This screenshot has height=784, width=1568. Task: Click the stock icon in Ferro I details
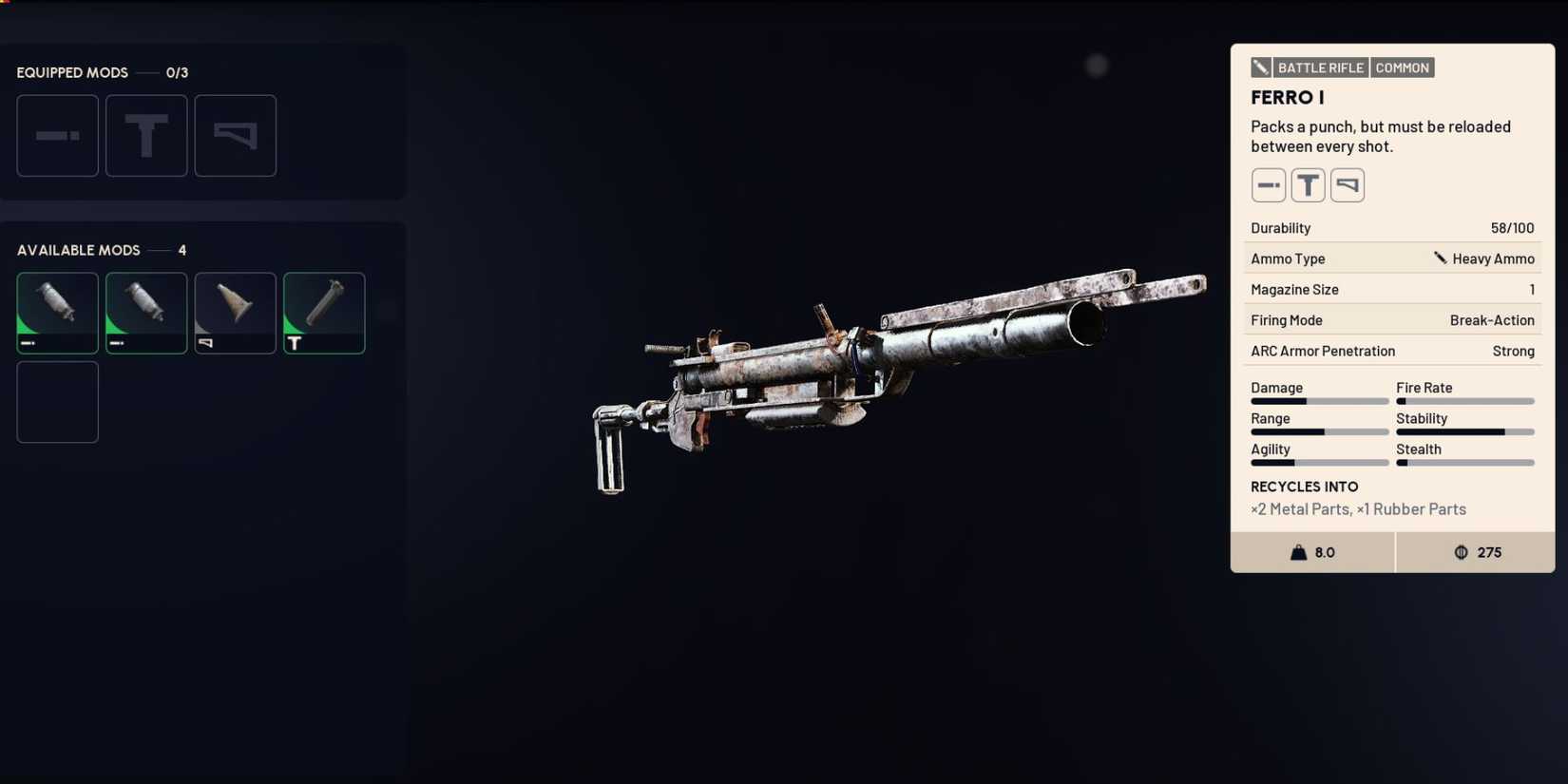1347,184
